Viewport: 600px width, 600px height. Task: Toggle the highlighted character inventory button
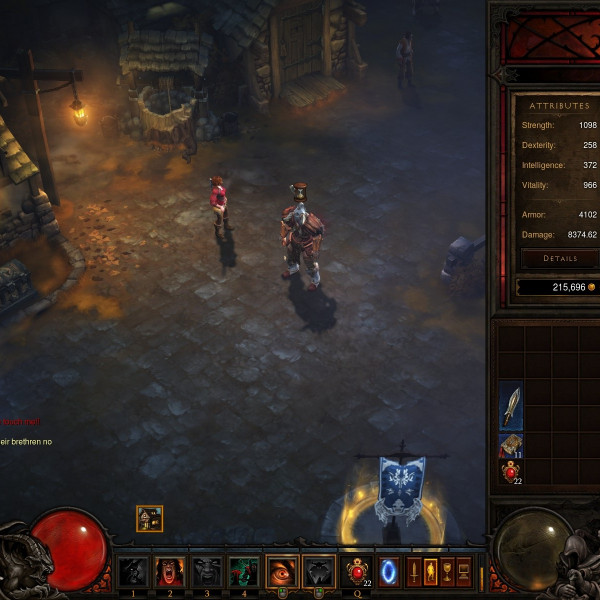(x=430, y=572)
